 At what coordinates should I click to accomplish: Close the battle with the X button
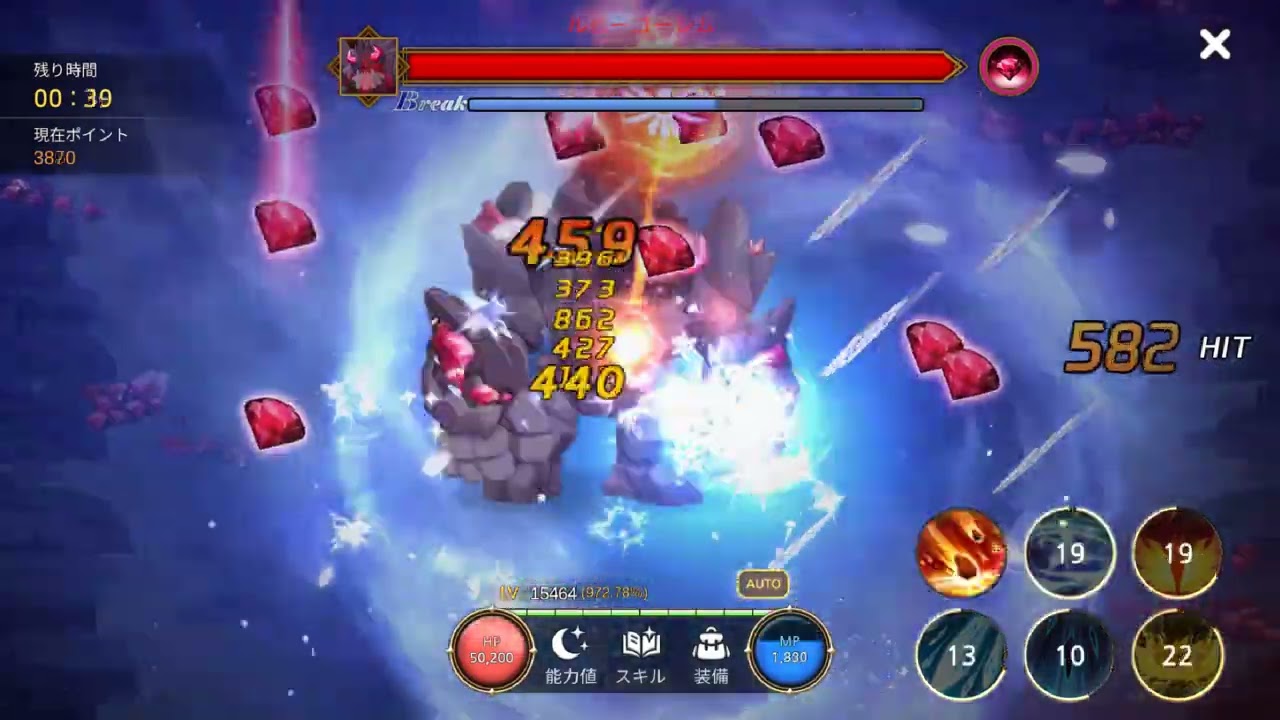(1215, 44)
